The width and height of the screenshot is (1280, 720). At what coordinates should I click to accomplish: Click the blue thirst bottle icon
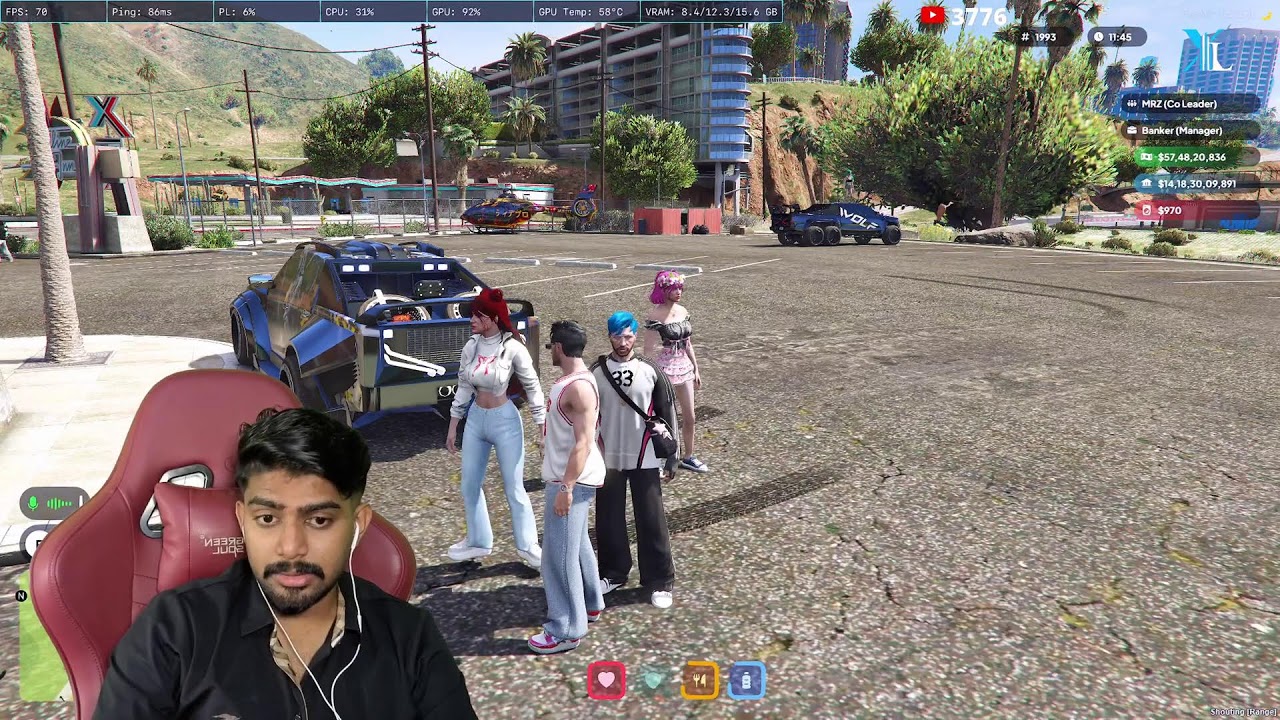pyautogui.click(x=749, y=681)
